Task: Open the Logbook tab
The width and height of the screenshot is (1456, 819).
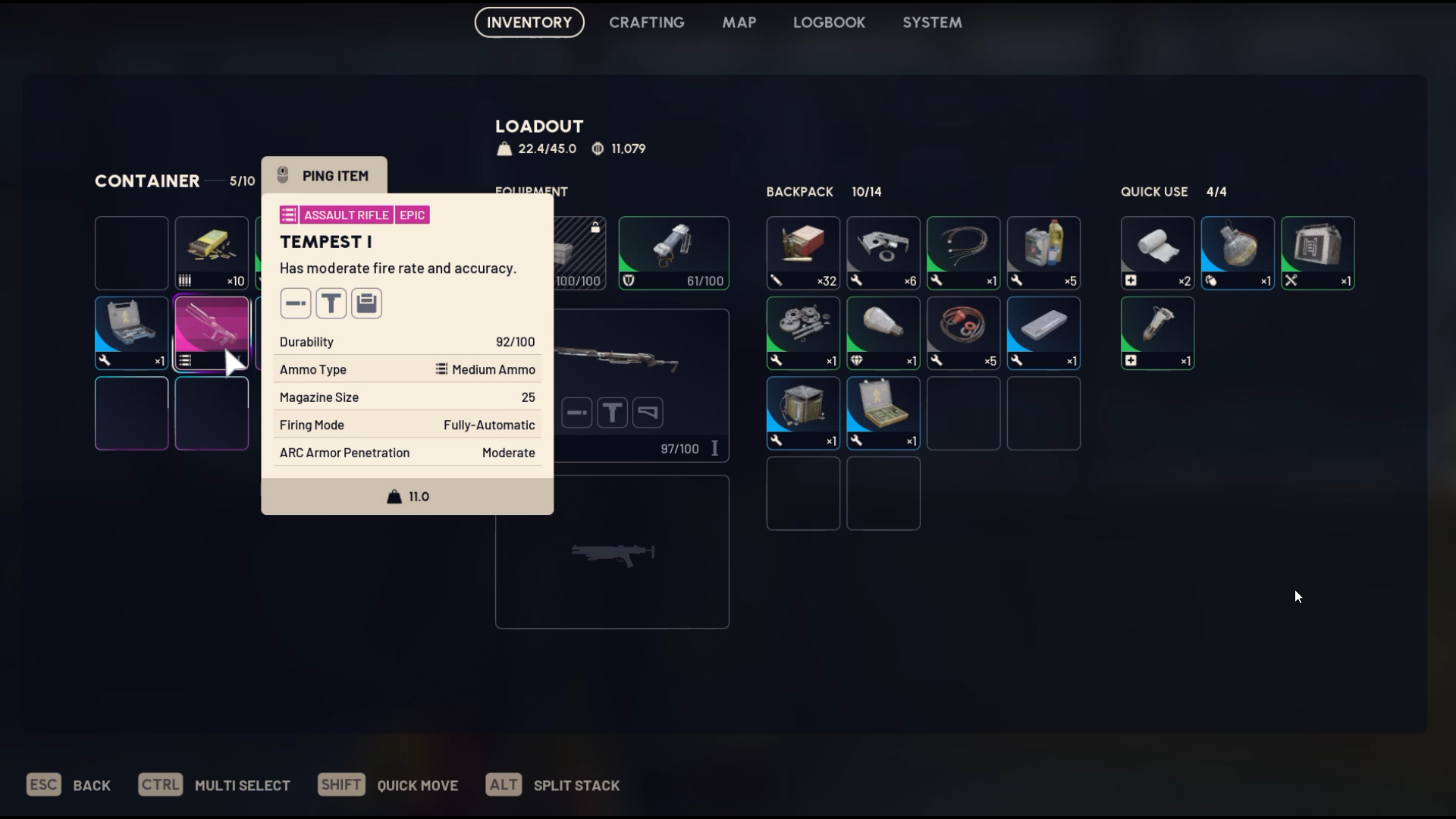Action: [829, 23]
